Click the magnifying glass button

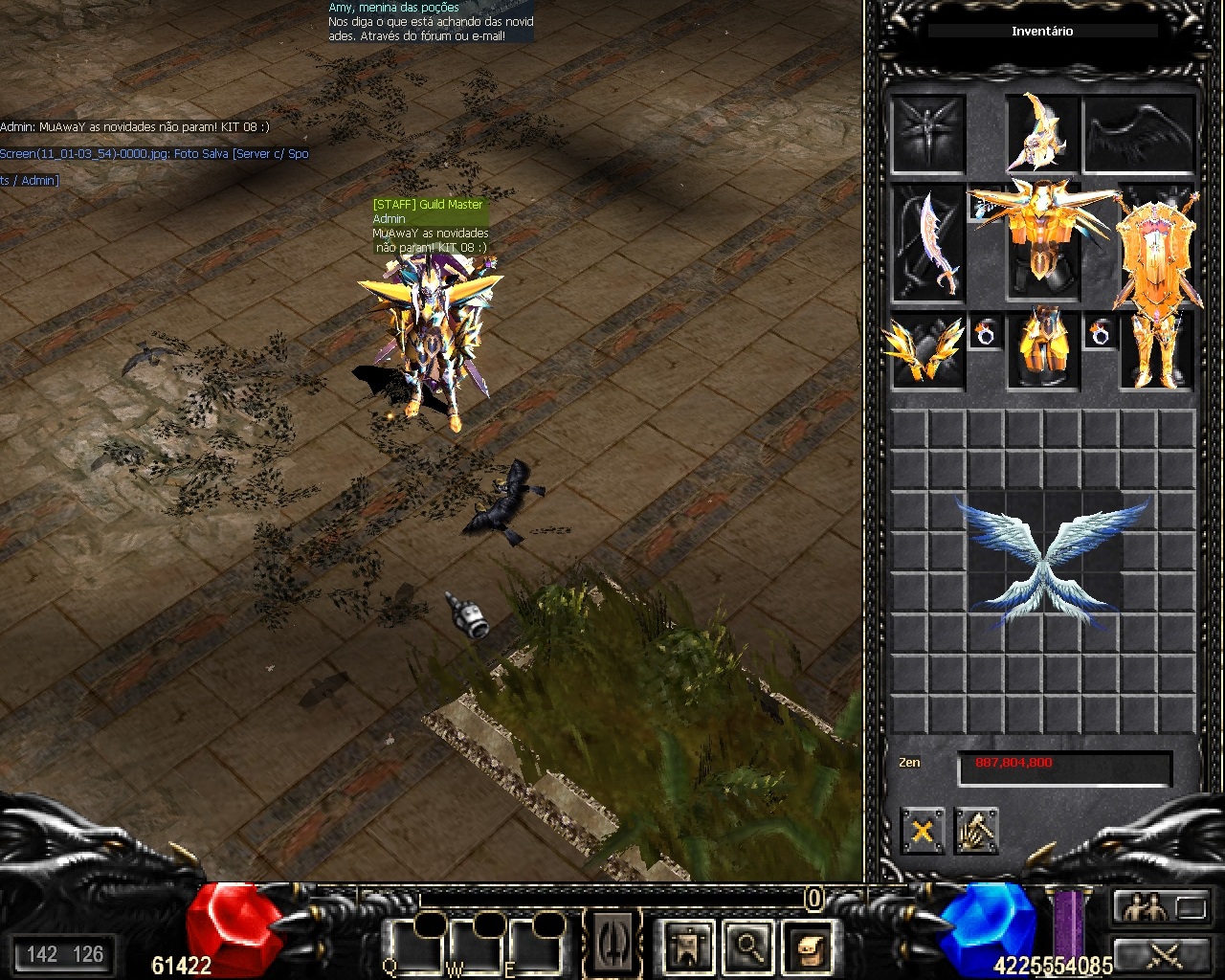[748, 947]
